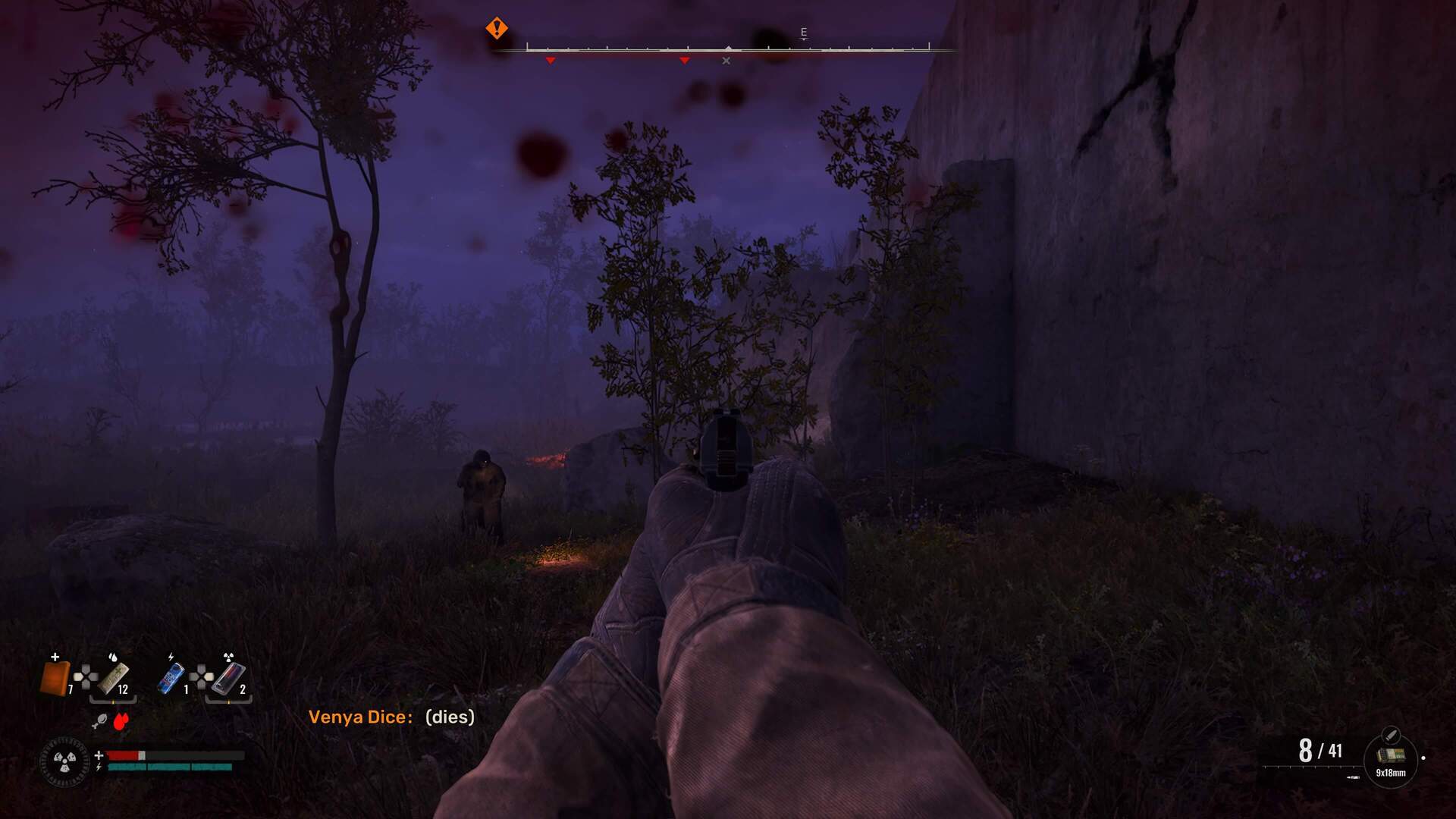Screen dimensions: 1456x819
Task: Click the left red enemy marker under the compass
Action: [x=549, y=59]
